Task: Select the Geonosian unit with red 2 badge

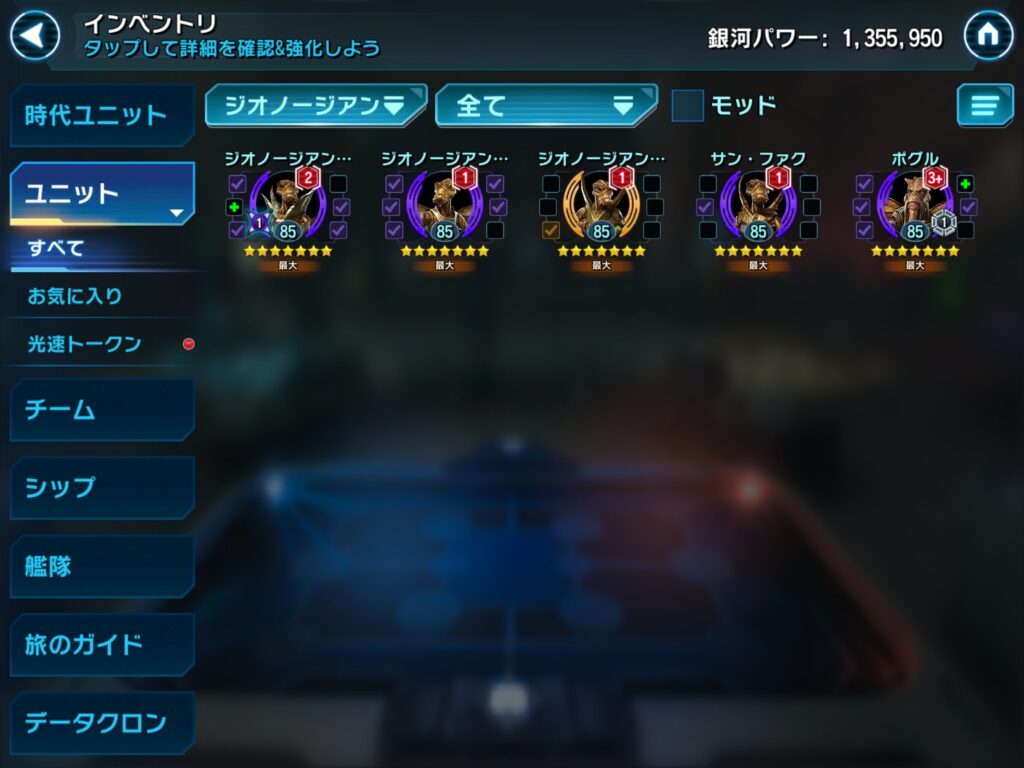Action: click(x=288, y=207)
